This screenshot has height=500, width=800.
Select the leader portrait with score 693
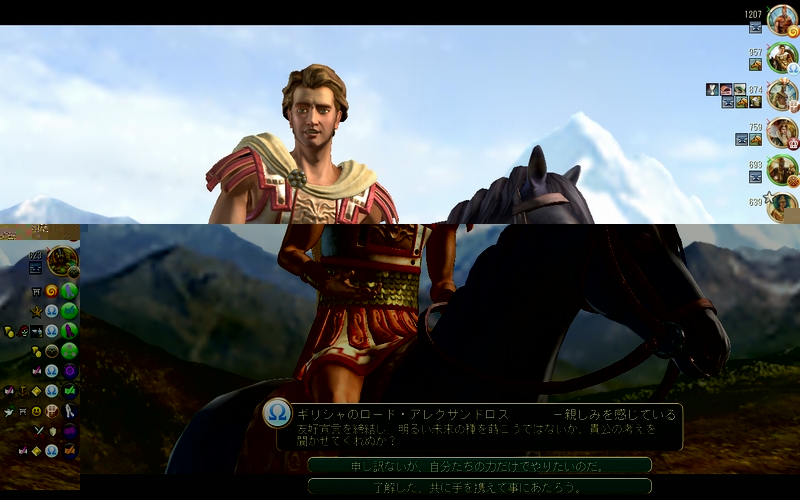click(x=782, y=169)
